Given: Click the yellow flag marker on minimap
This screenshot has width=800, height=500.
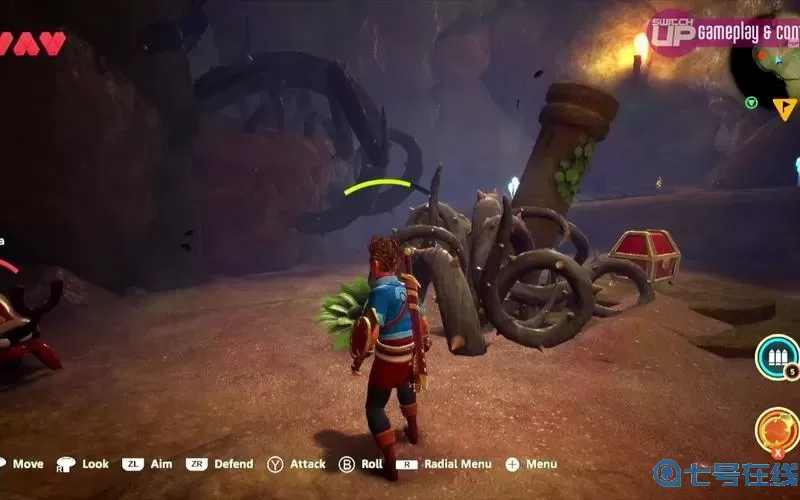Looking at the screenshot, I should pos(784,108).
